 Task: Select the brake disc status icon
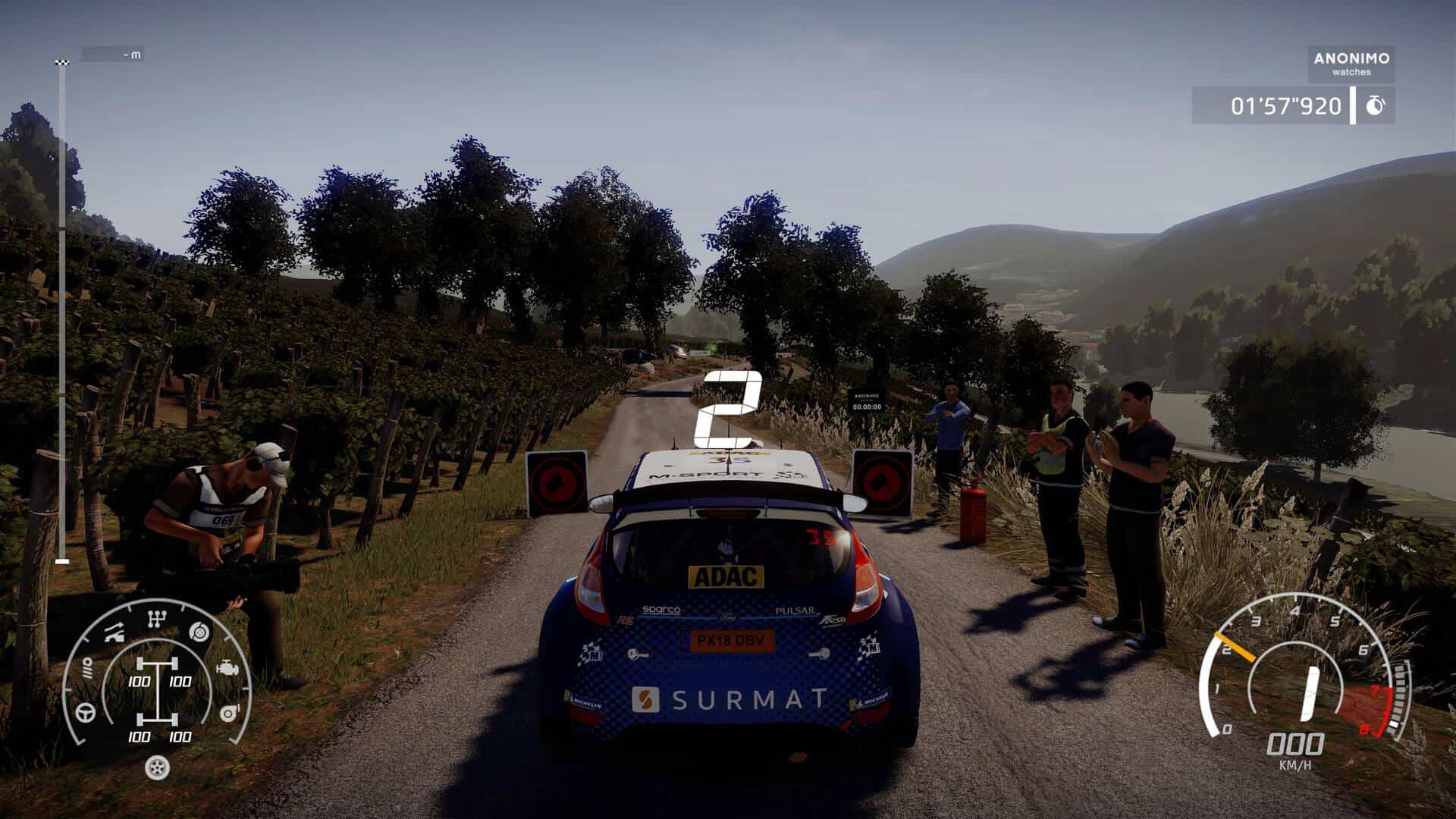coord(199,630)
